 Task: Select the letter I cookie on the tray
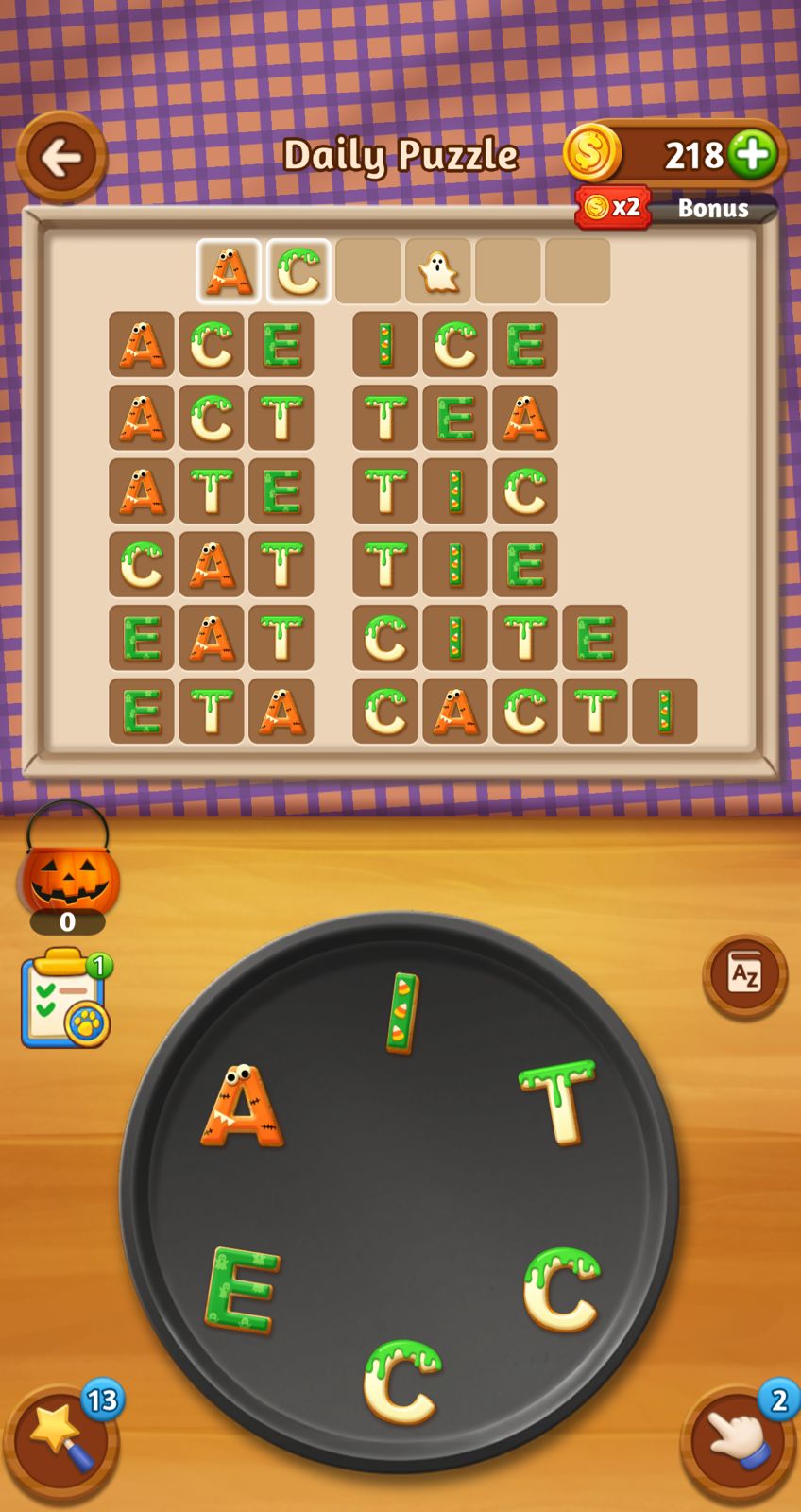[x=402, y=1013]
